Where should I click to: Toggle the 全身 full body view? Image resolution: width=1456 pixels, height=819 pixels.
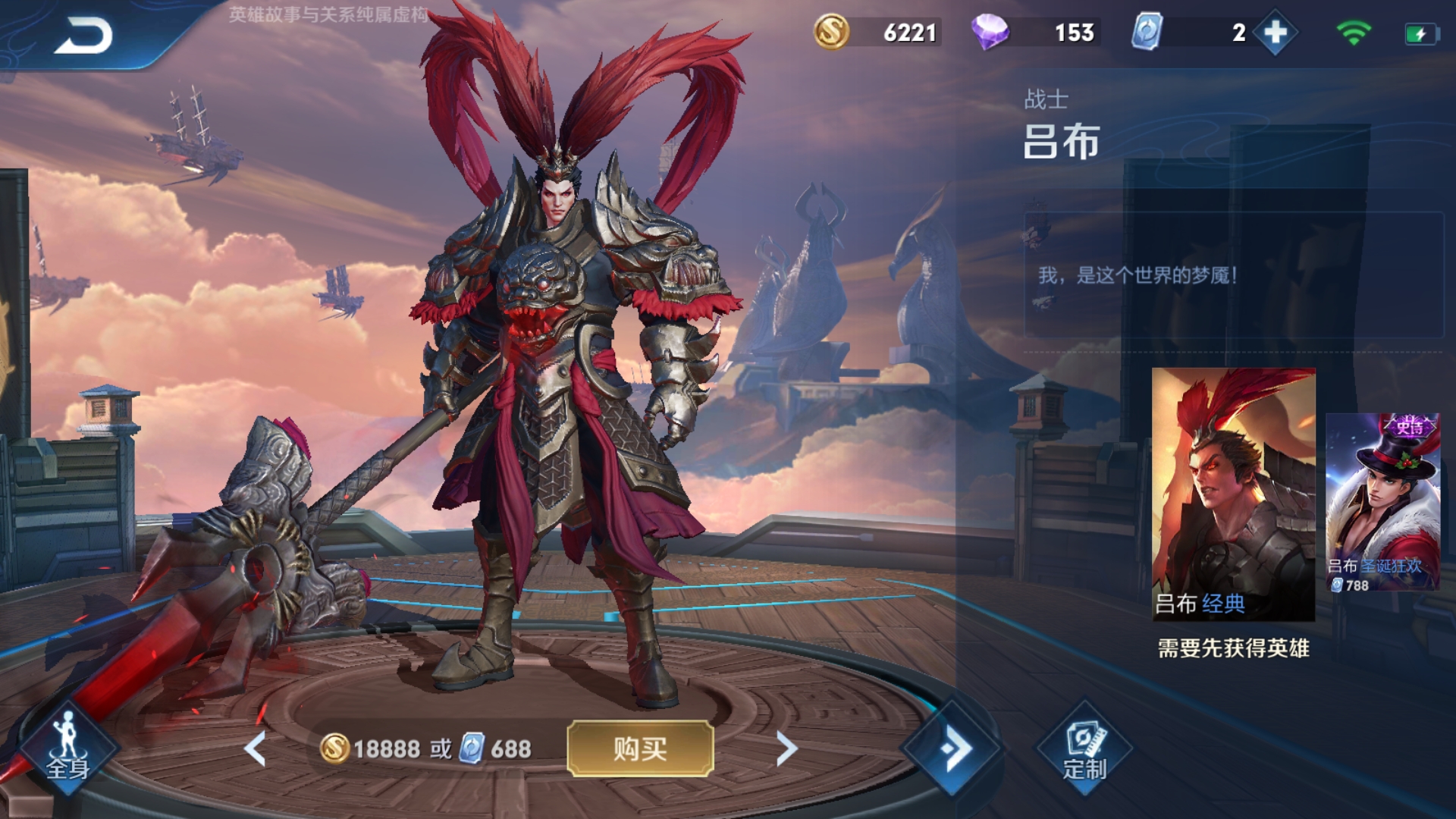[x=68, y=748]
